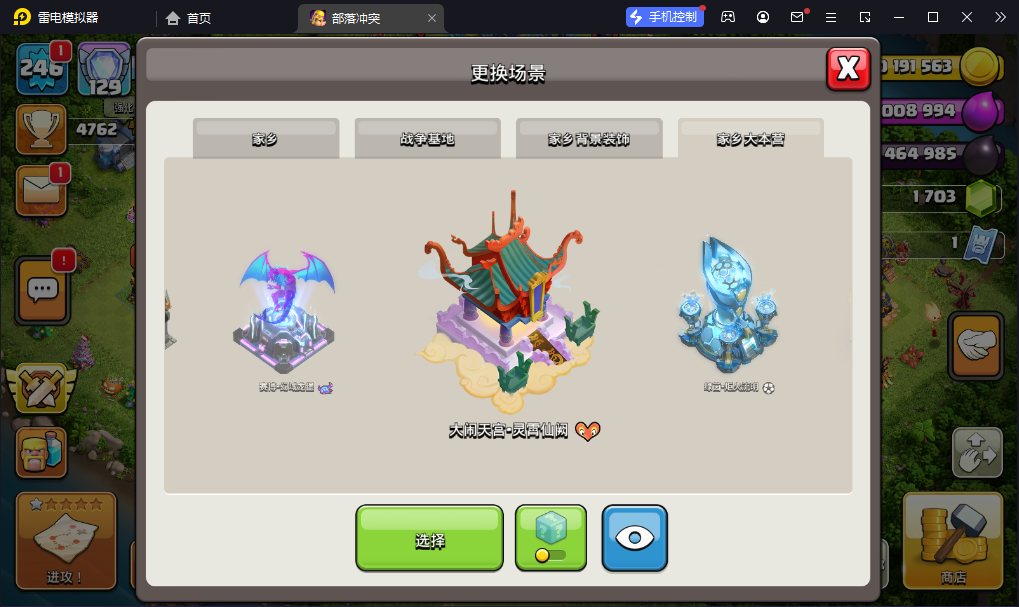
Task: Open the 家乡背景装饰 tab
Action: point(589,139)
